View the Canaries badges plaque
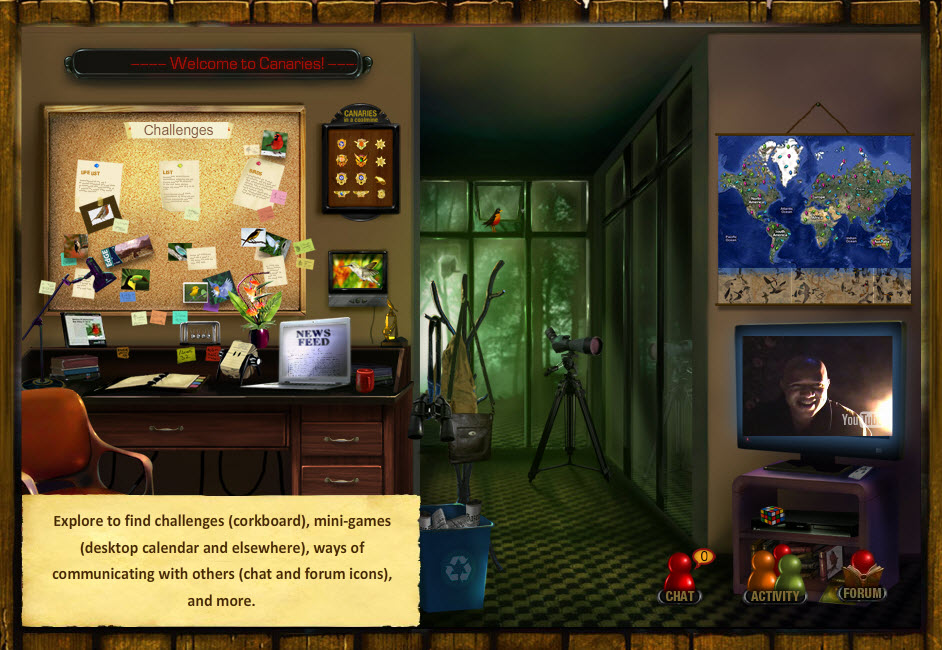The width and height of the screenshot is (942, 650). pyautogui.click(x=360, y=166)
